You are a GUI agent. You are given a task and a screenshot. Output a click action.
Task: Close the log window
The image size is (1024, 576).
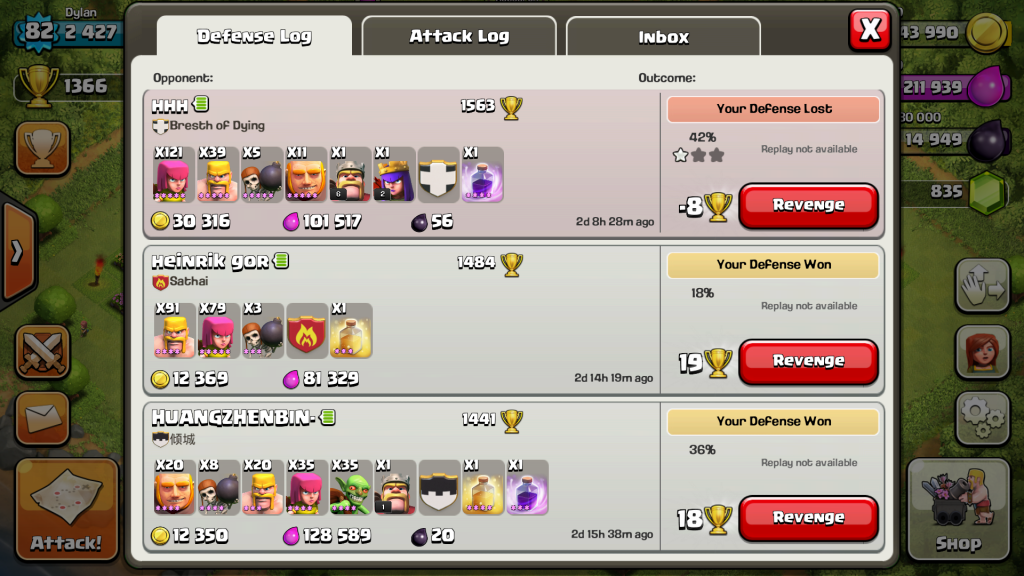pyautogui.click(x=869, y=30)
